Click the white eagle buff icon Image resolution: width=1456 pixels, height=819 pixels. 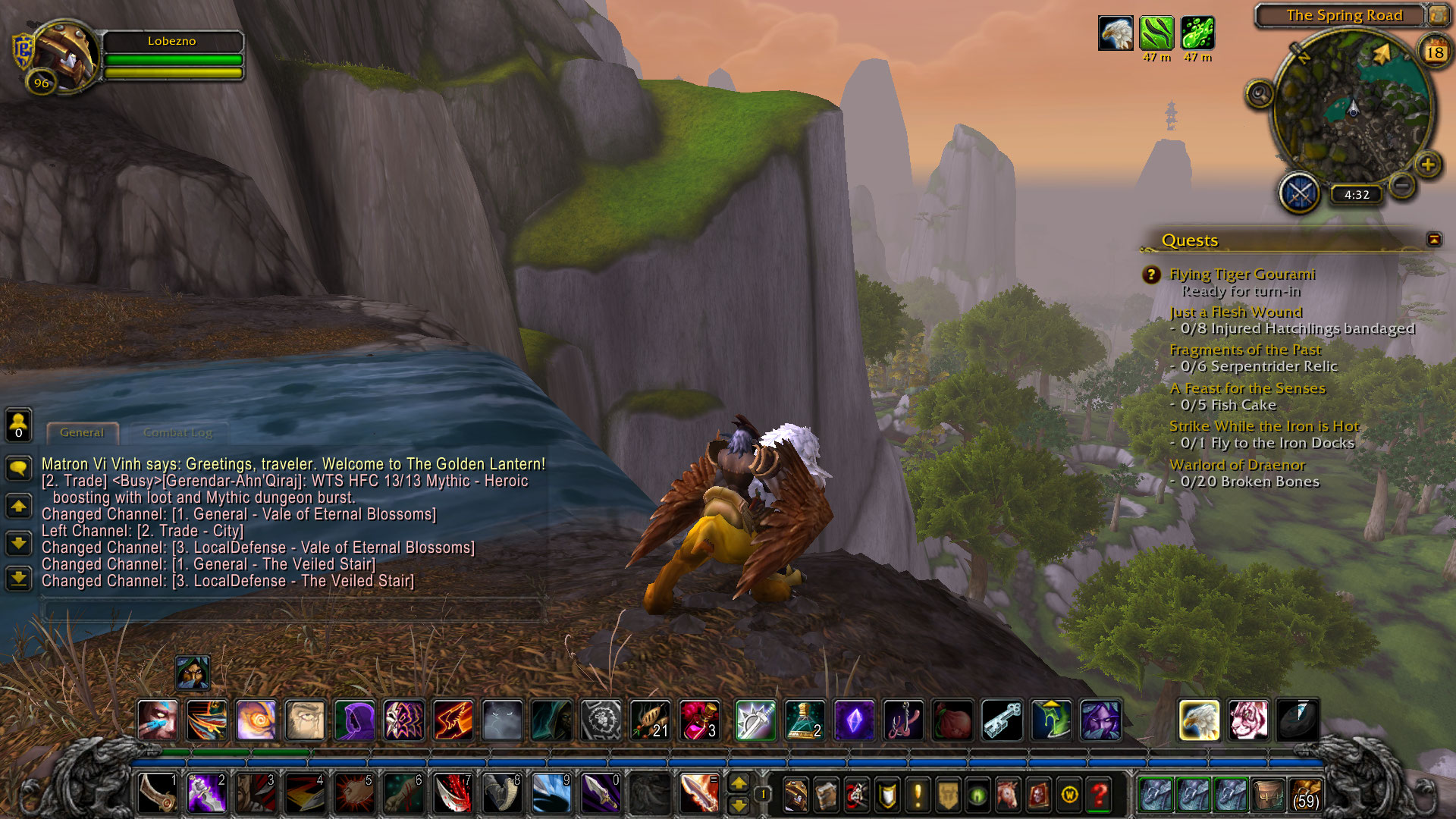(1116, 33)
